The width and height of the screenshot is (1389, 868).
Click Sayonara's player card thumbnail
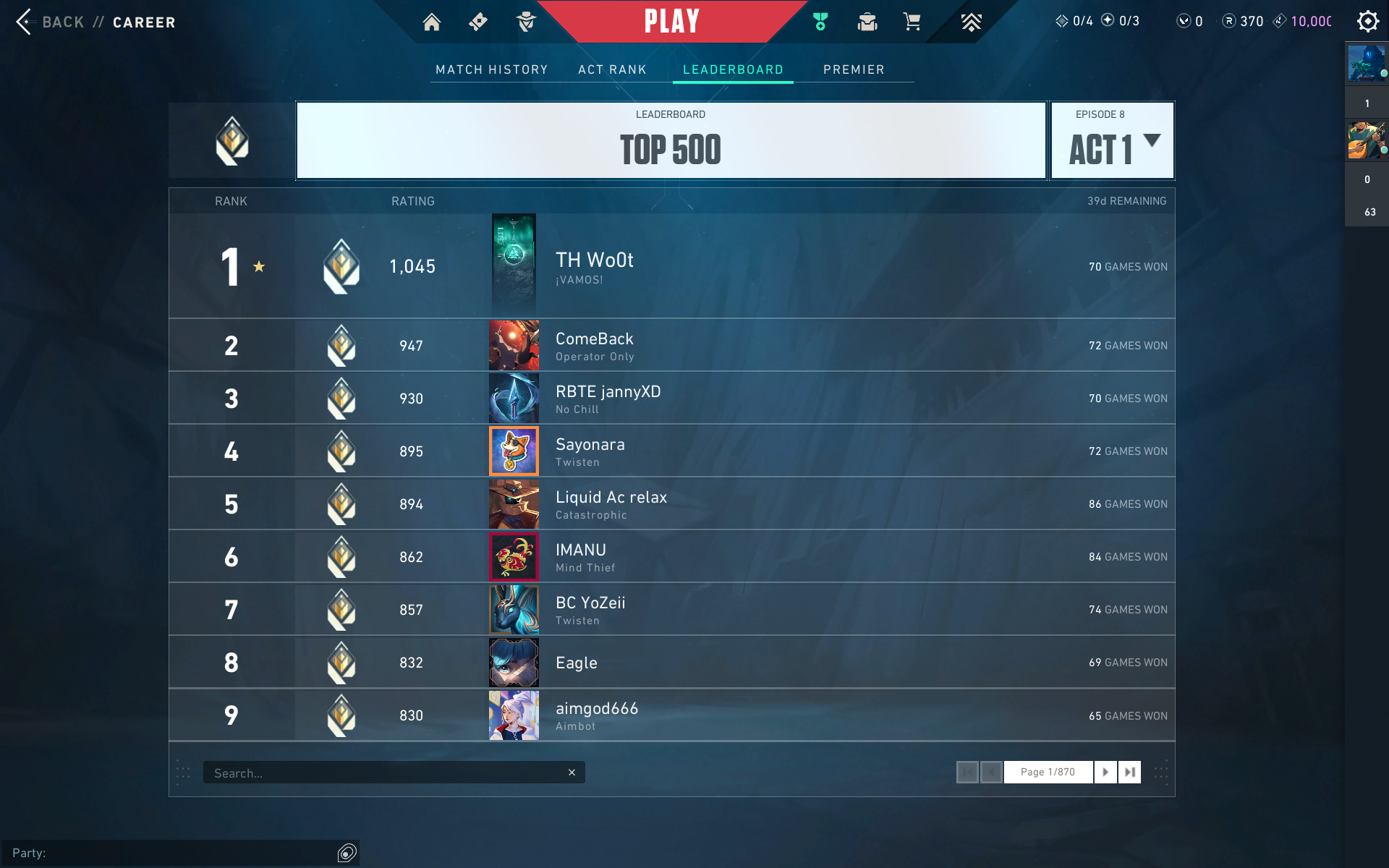514,451
